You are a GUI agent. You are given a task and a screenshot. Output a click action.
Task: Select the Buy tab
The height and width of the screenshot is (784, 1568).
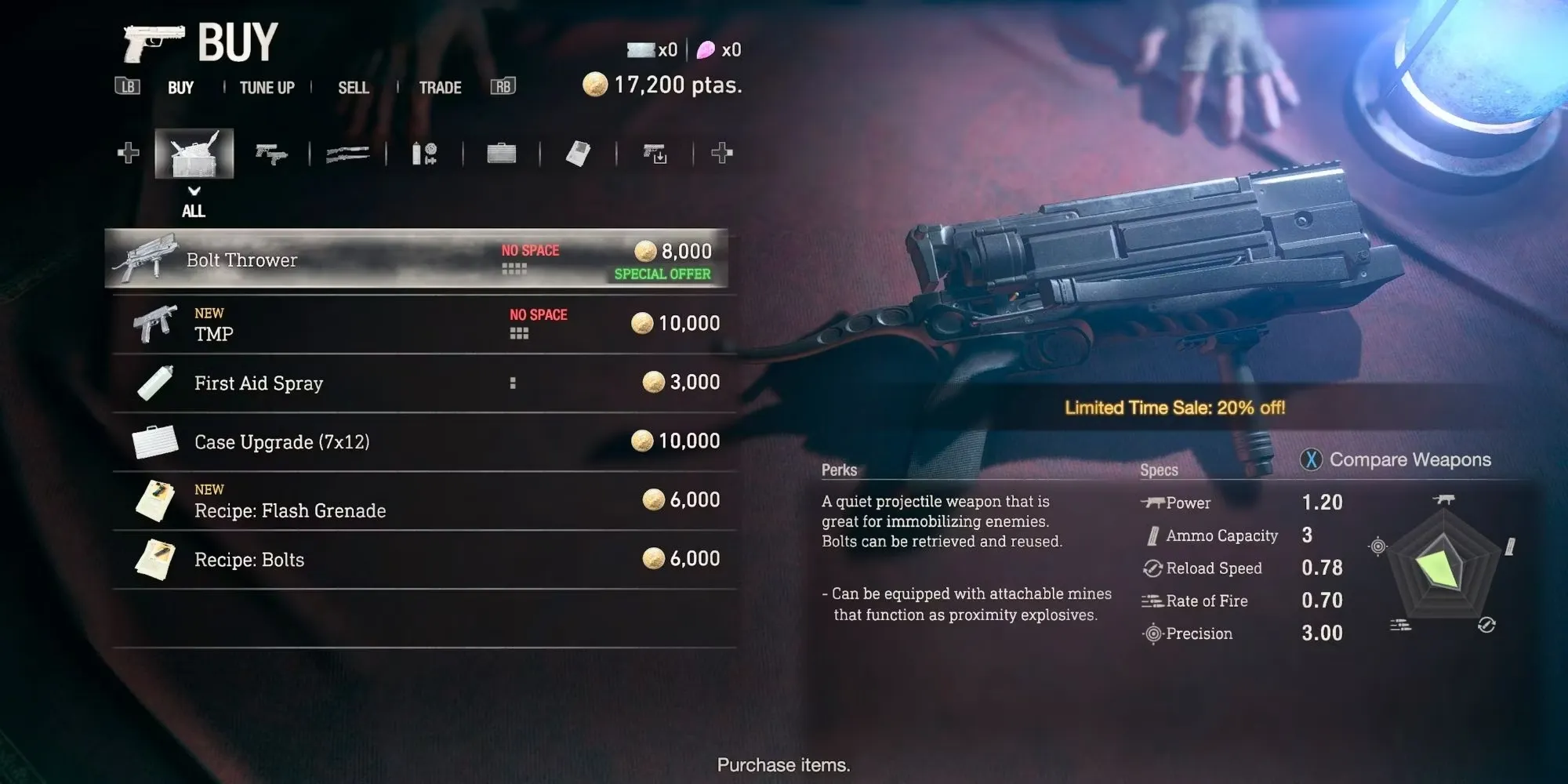[x=180, y=88]
